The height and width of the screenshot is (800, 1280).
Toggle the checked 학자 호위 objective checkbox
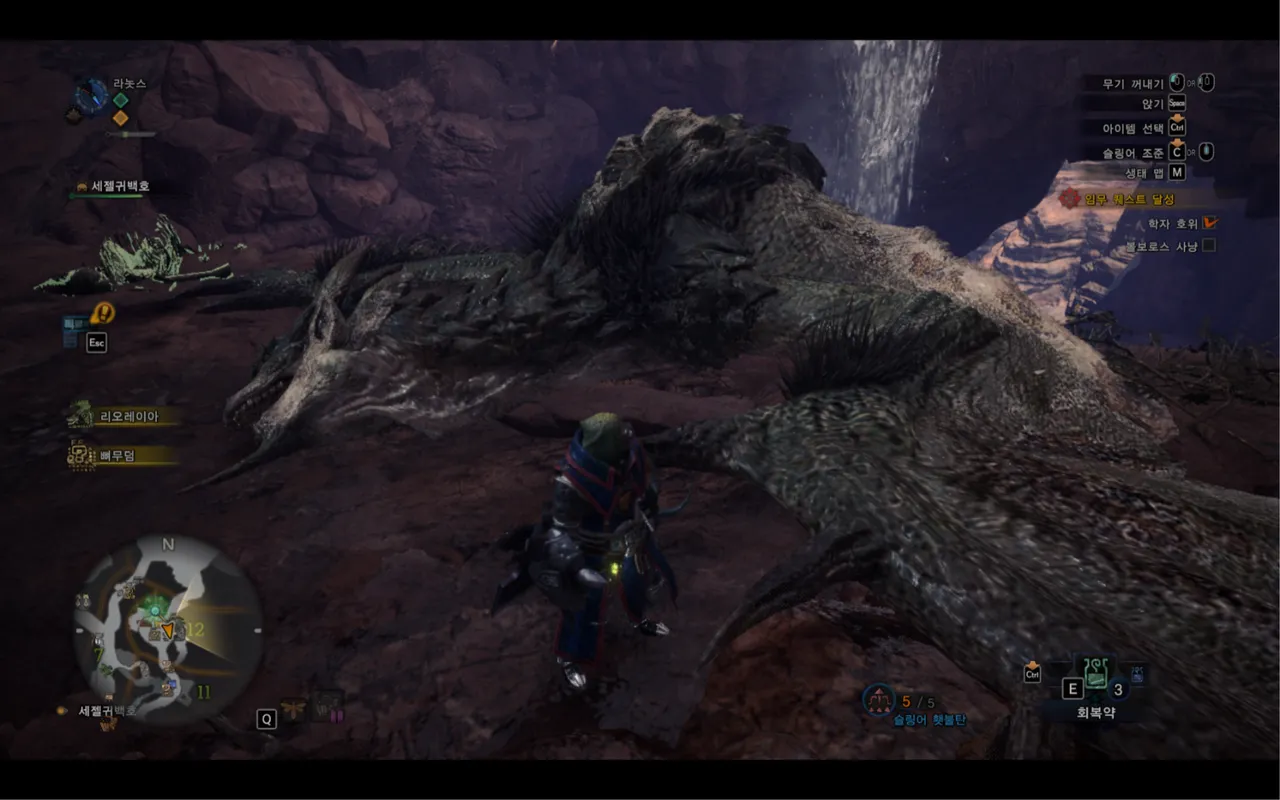tap(1209, 223)
